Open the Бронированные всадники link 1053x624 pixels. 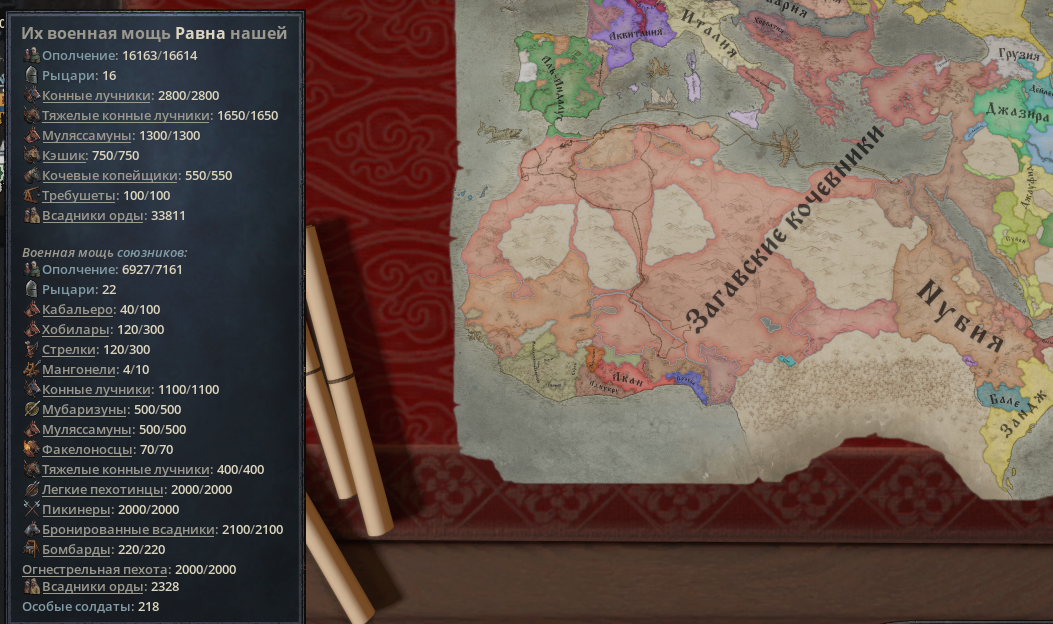[128, 529]
